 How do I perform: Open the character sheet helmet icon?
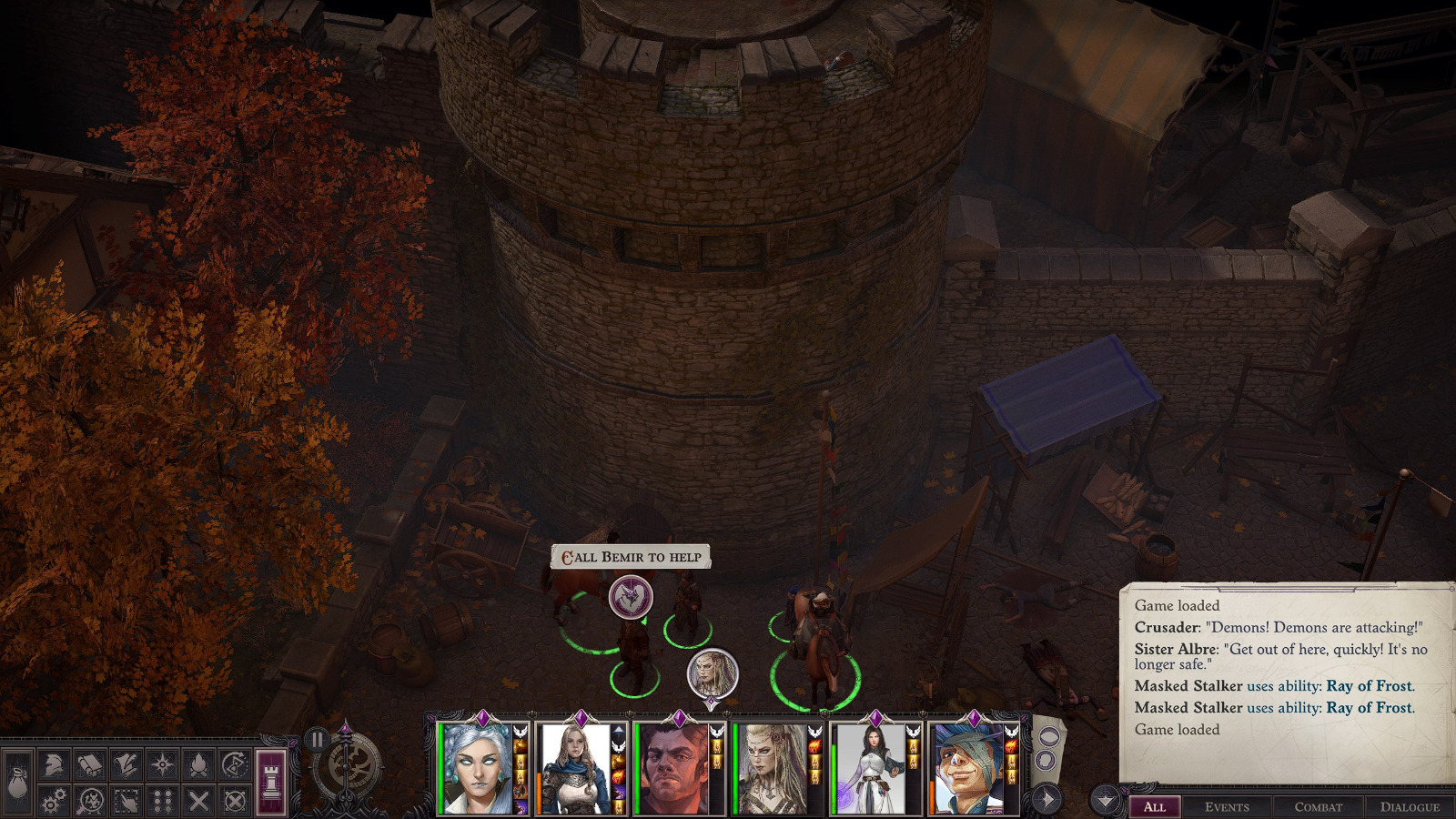click(54, 765)
